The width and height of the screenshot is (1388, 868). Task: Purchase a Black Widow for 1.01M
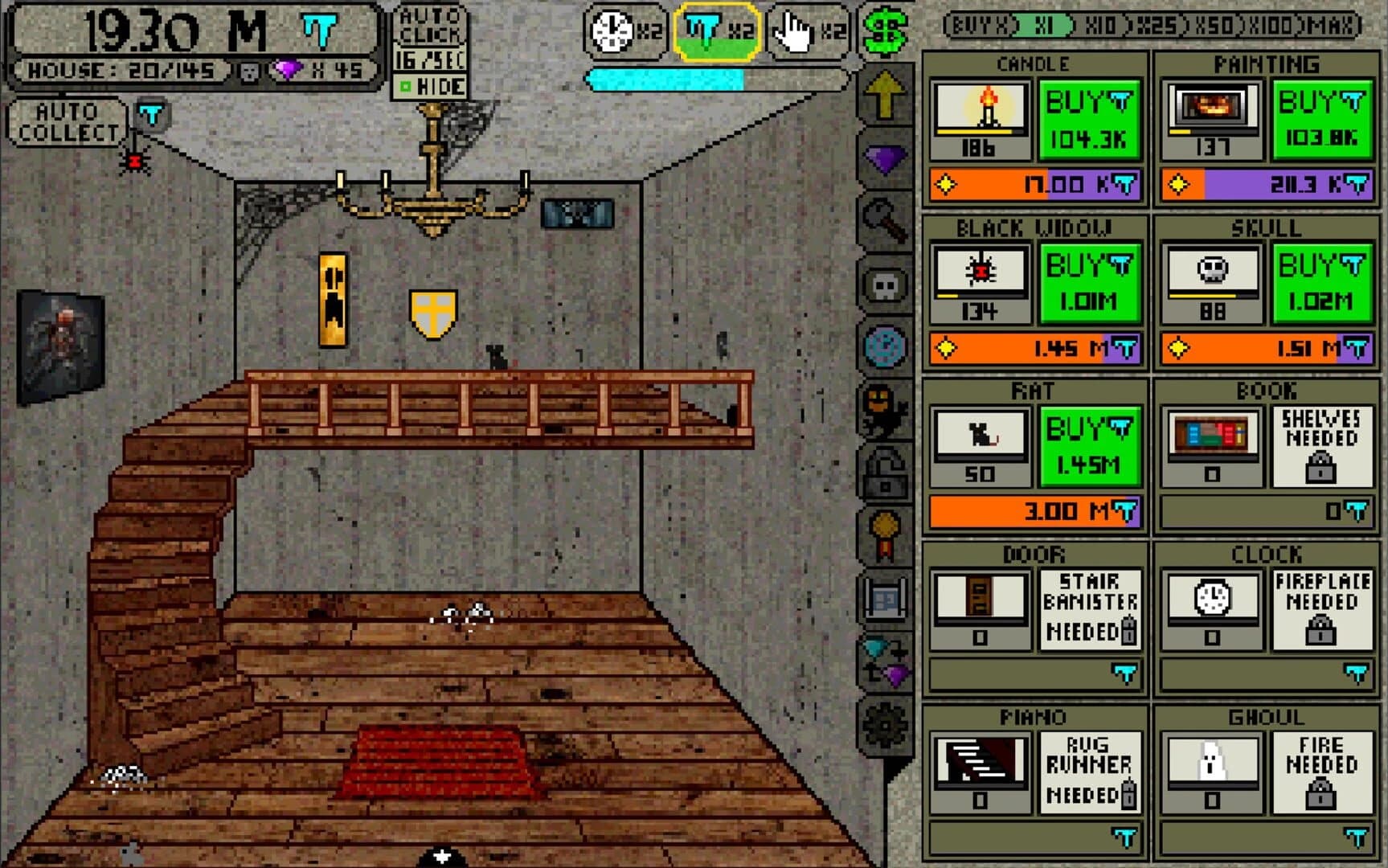tap(1089, 283)
